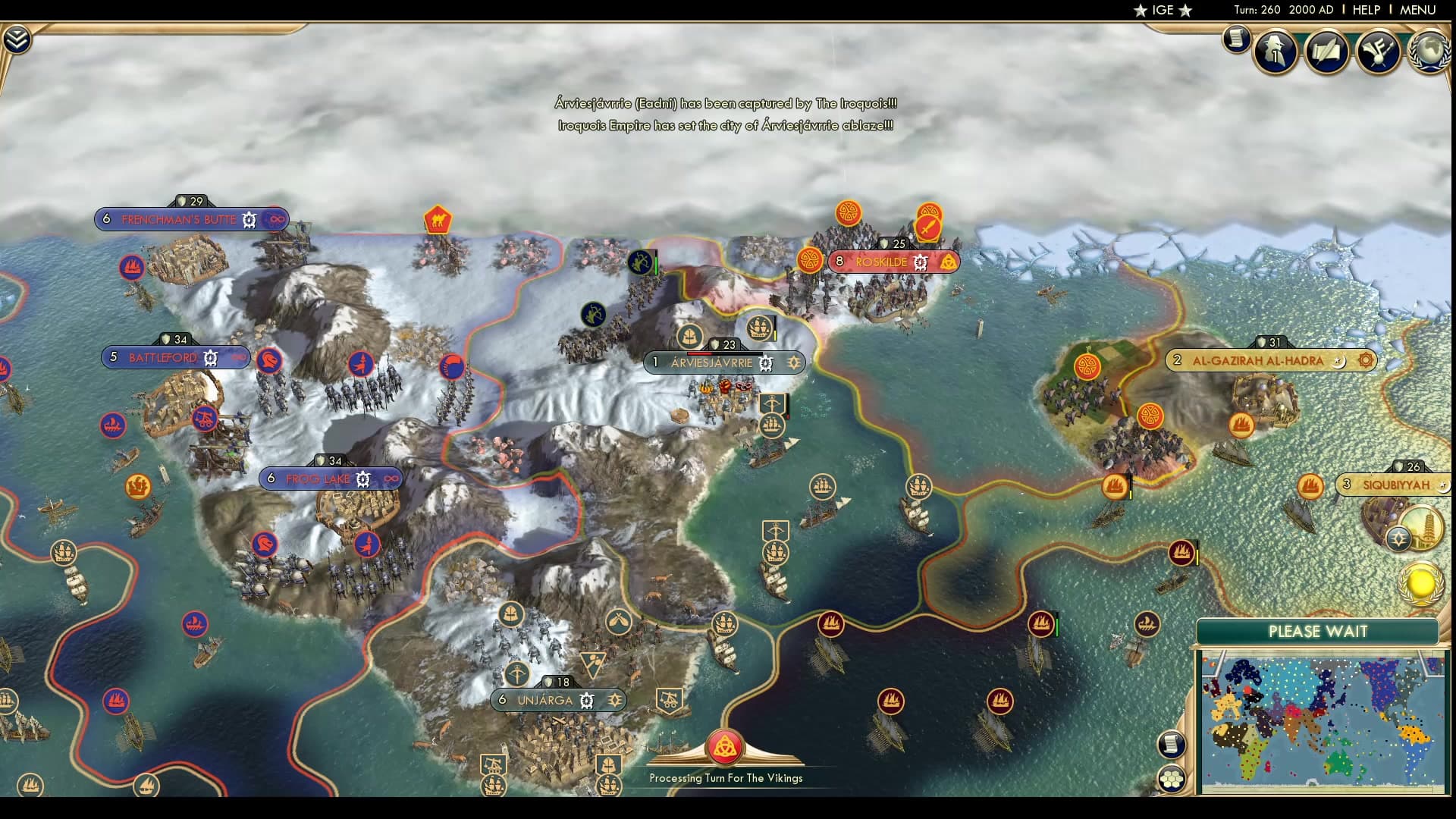Select the Roskilde city banner
Viewport: 1456px width, 819px height.
pos(880,262)
